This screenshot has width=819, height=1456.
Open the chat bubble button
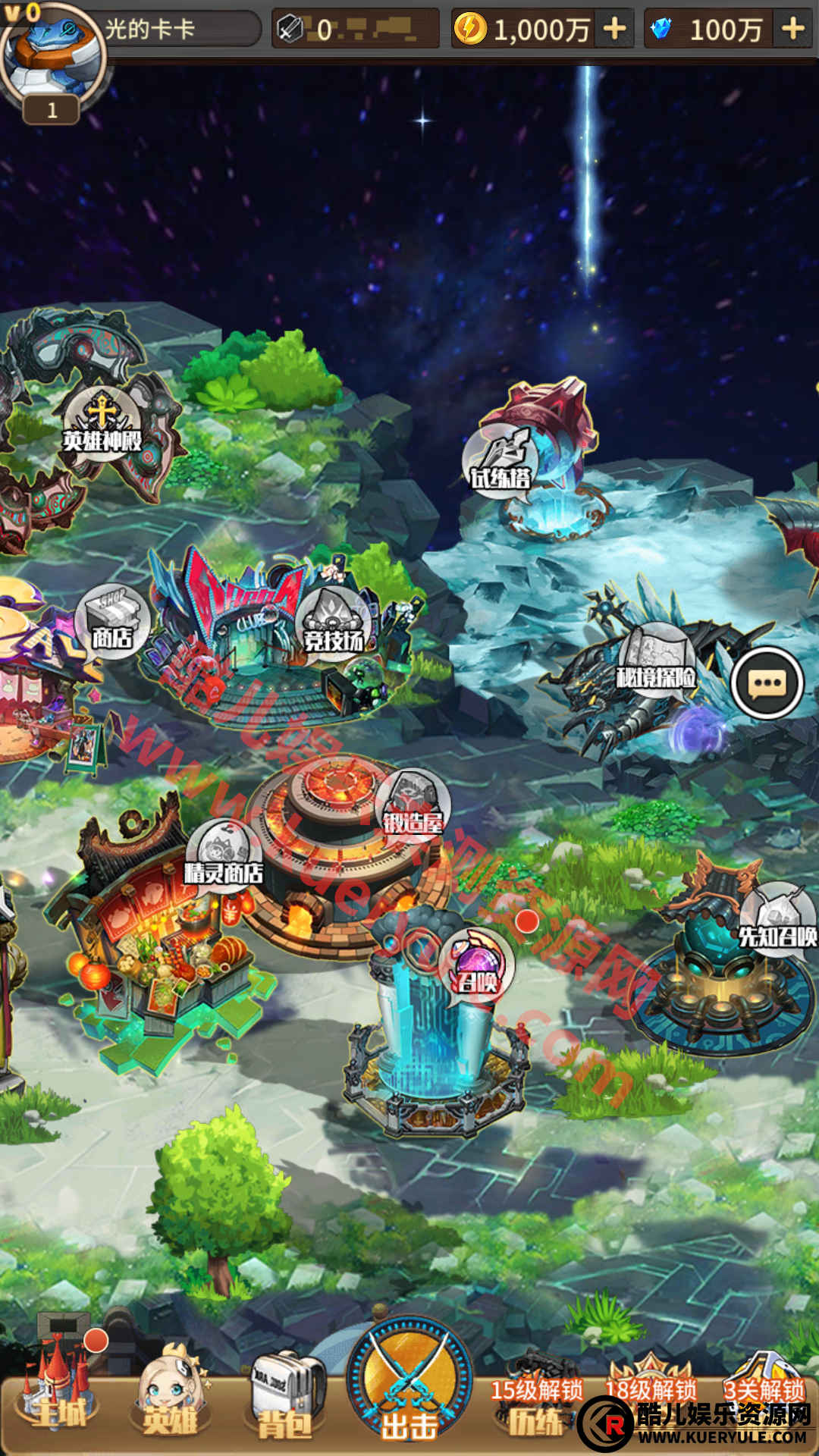point(767,682)
